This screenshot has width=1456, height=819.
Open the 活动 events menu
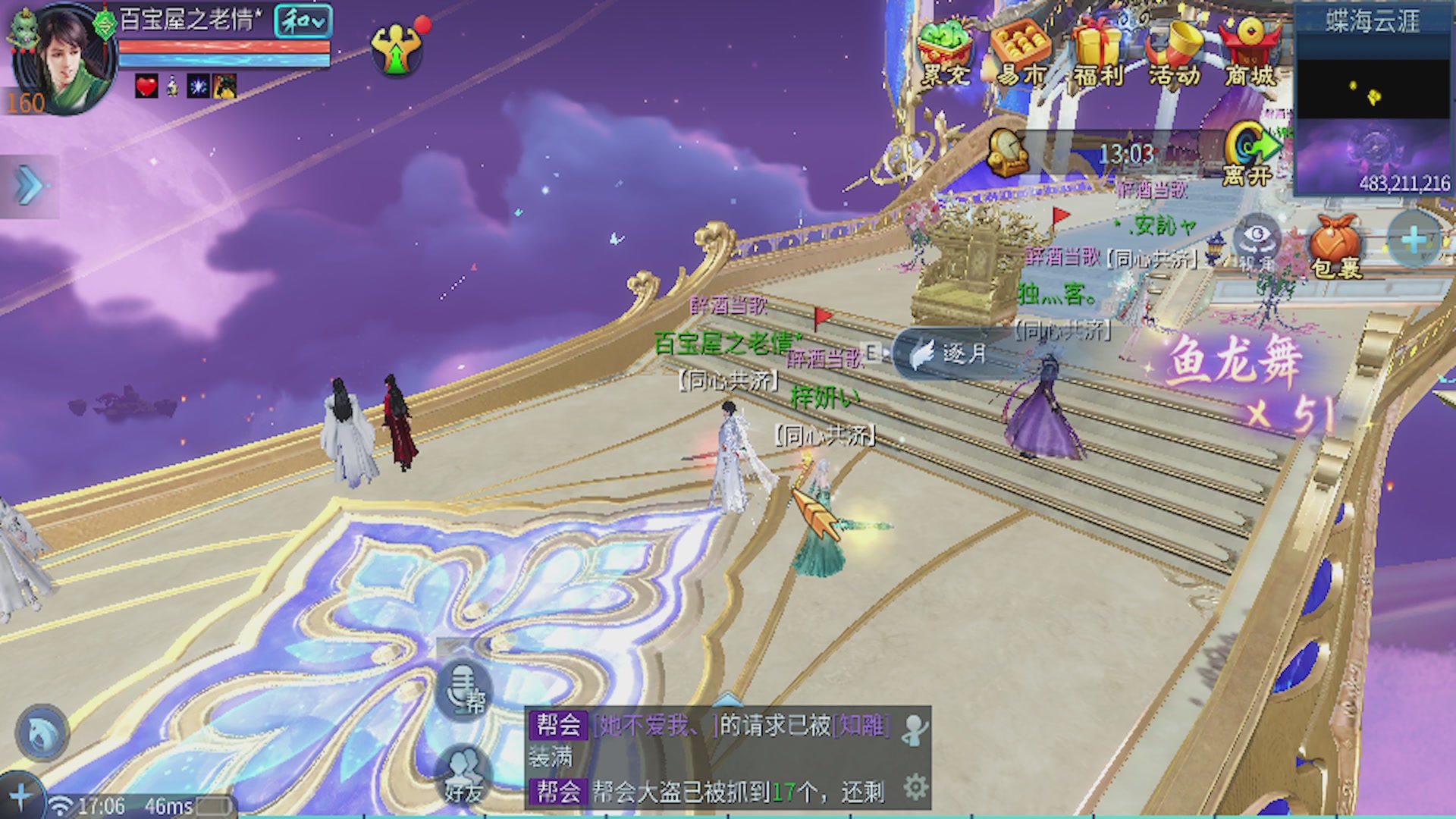(1173, 52)
